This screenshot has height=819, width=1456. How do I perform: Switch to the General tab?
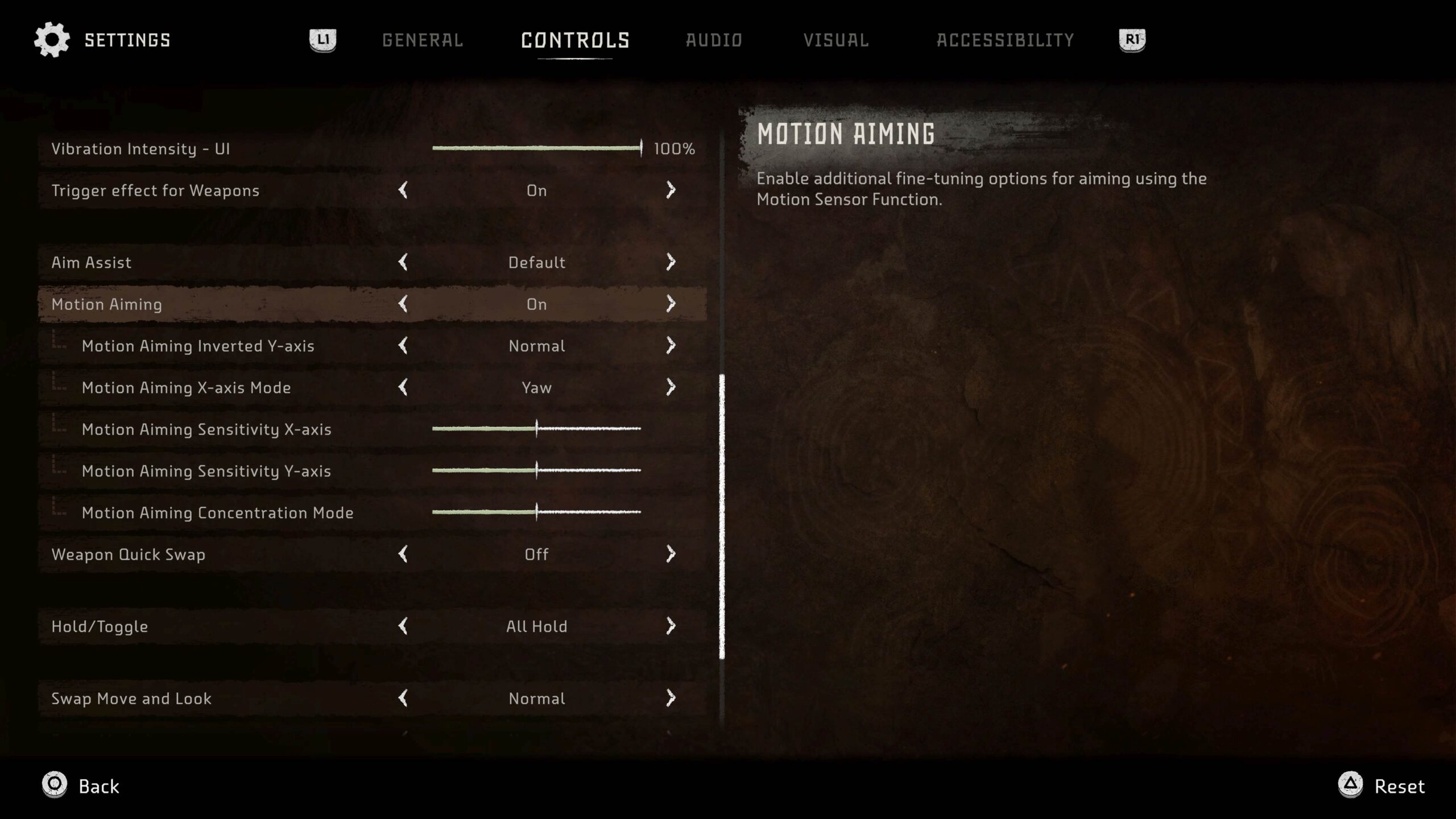tap(423, 40)
